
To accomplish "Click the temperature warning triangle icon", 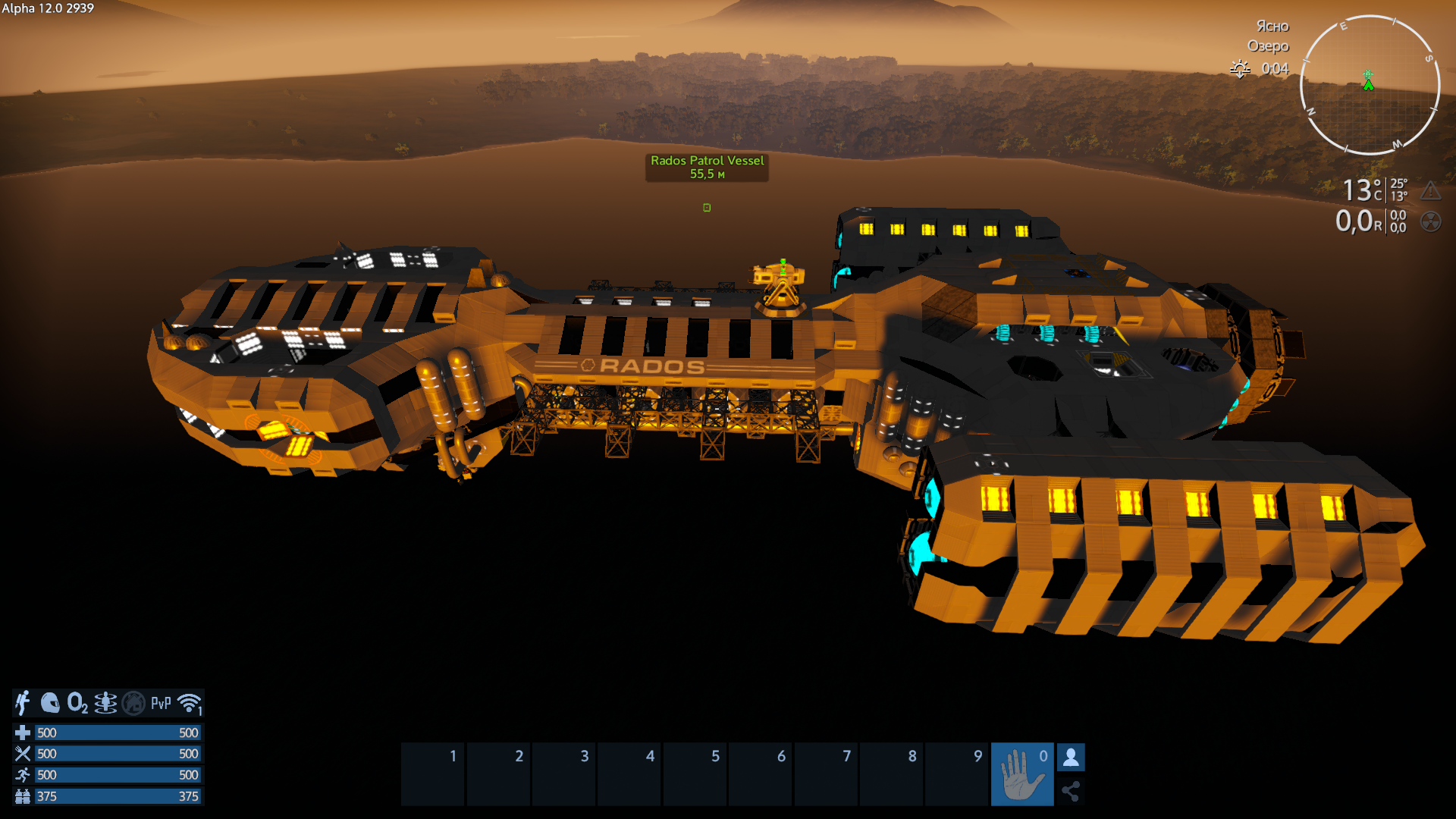I will click(1430, 190).
